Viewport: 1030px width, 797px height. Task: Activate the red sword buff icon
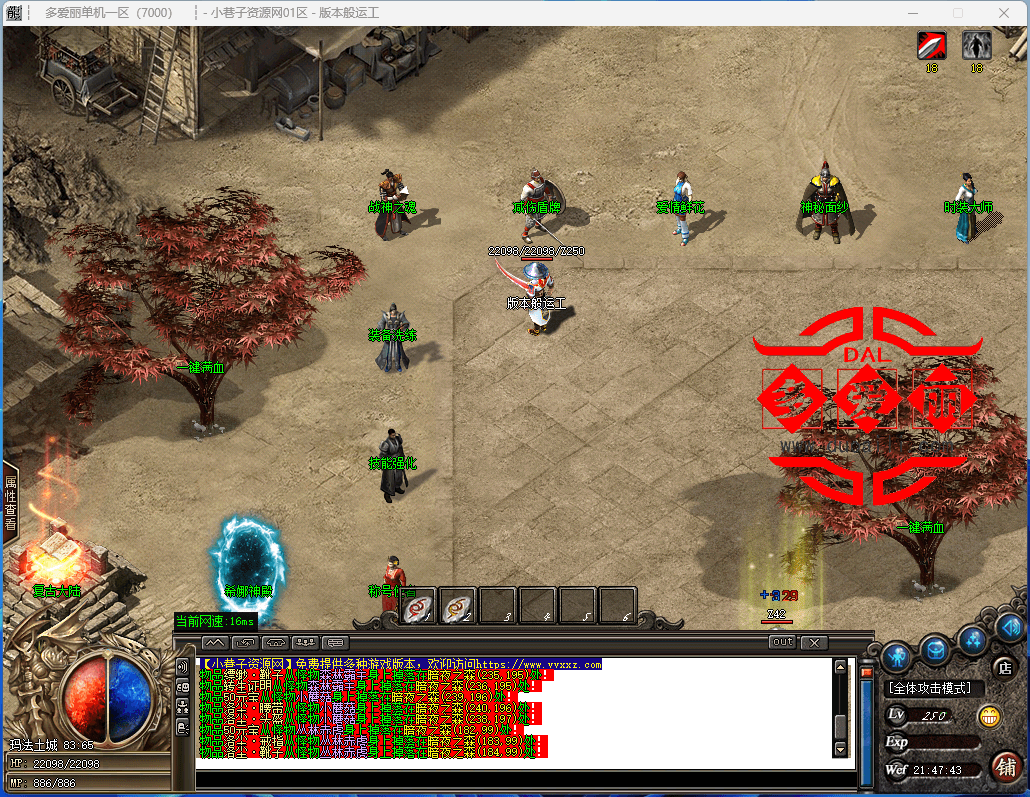[932, 46]
